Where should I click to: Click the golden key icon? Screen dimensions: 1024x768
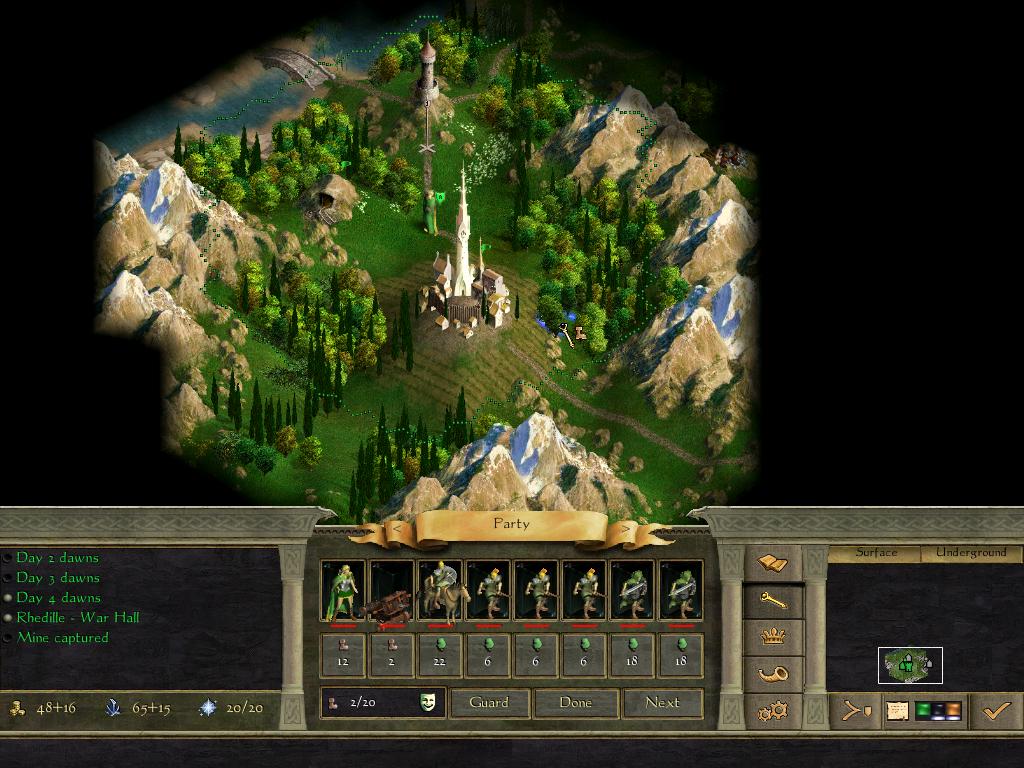pyautogui.click(x=775, y=600)
